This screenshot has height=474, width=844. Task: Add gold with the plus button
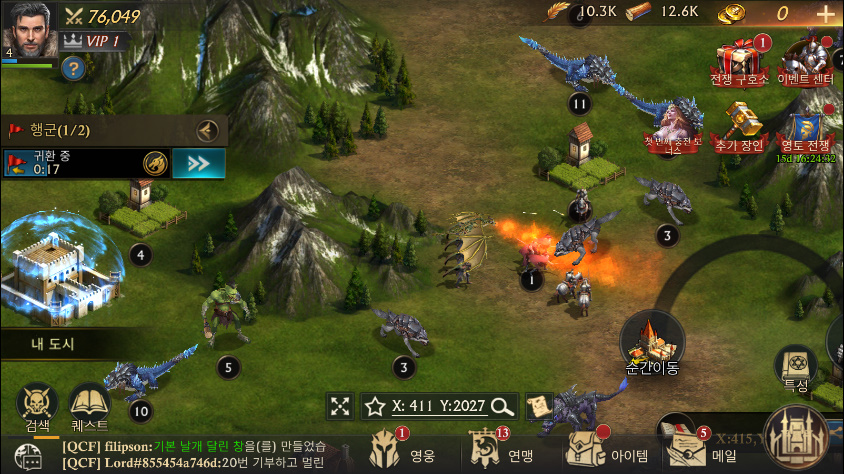pos(825,14)
